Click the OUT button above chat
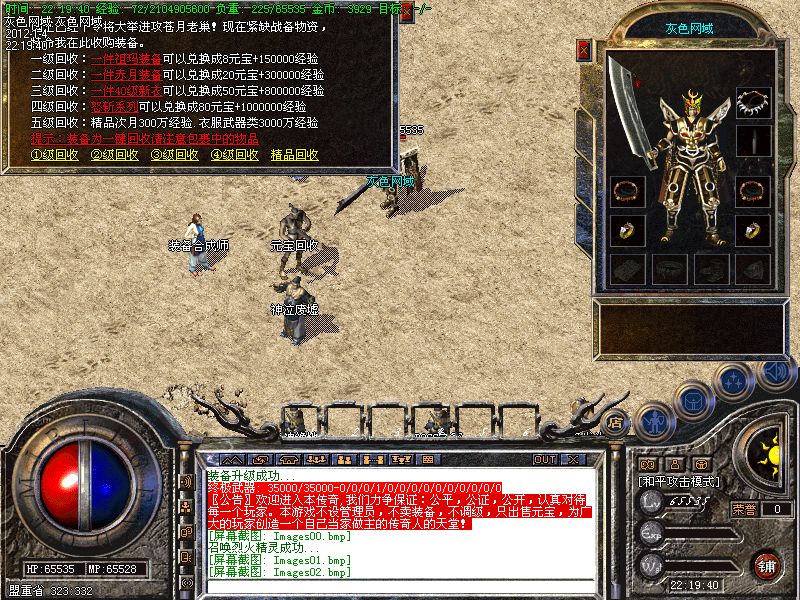Screen dimensions: 800x600 [545, 459]
